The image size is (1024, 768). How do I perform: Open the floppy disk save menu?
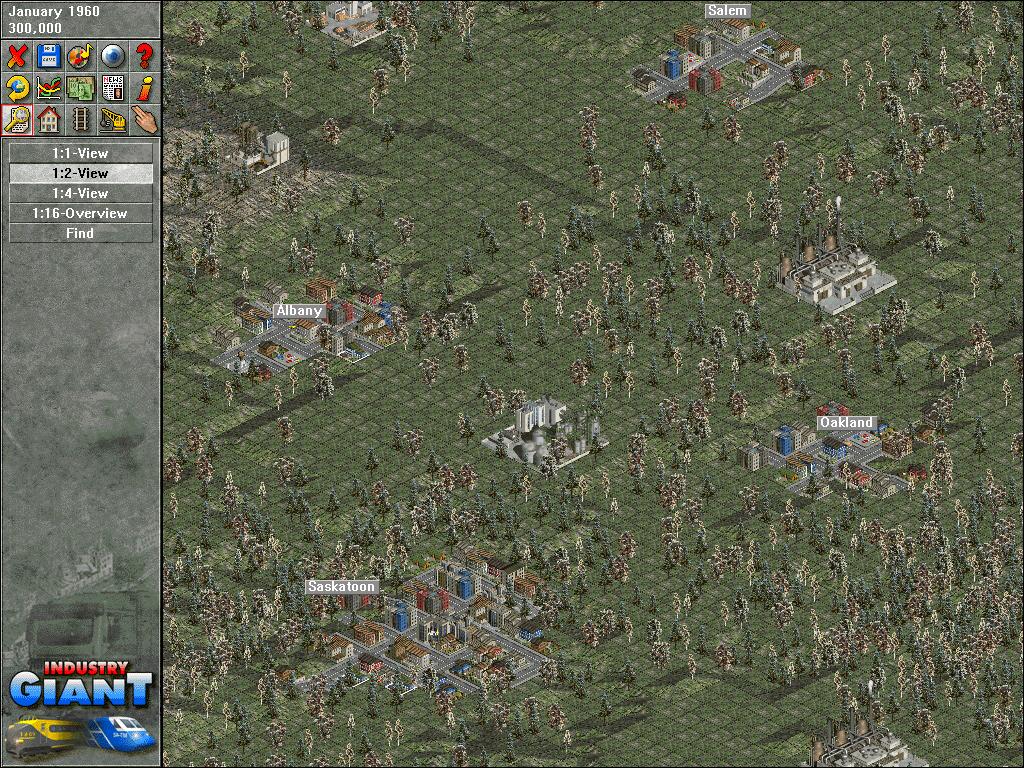49,56
